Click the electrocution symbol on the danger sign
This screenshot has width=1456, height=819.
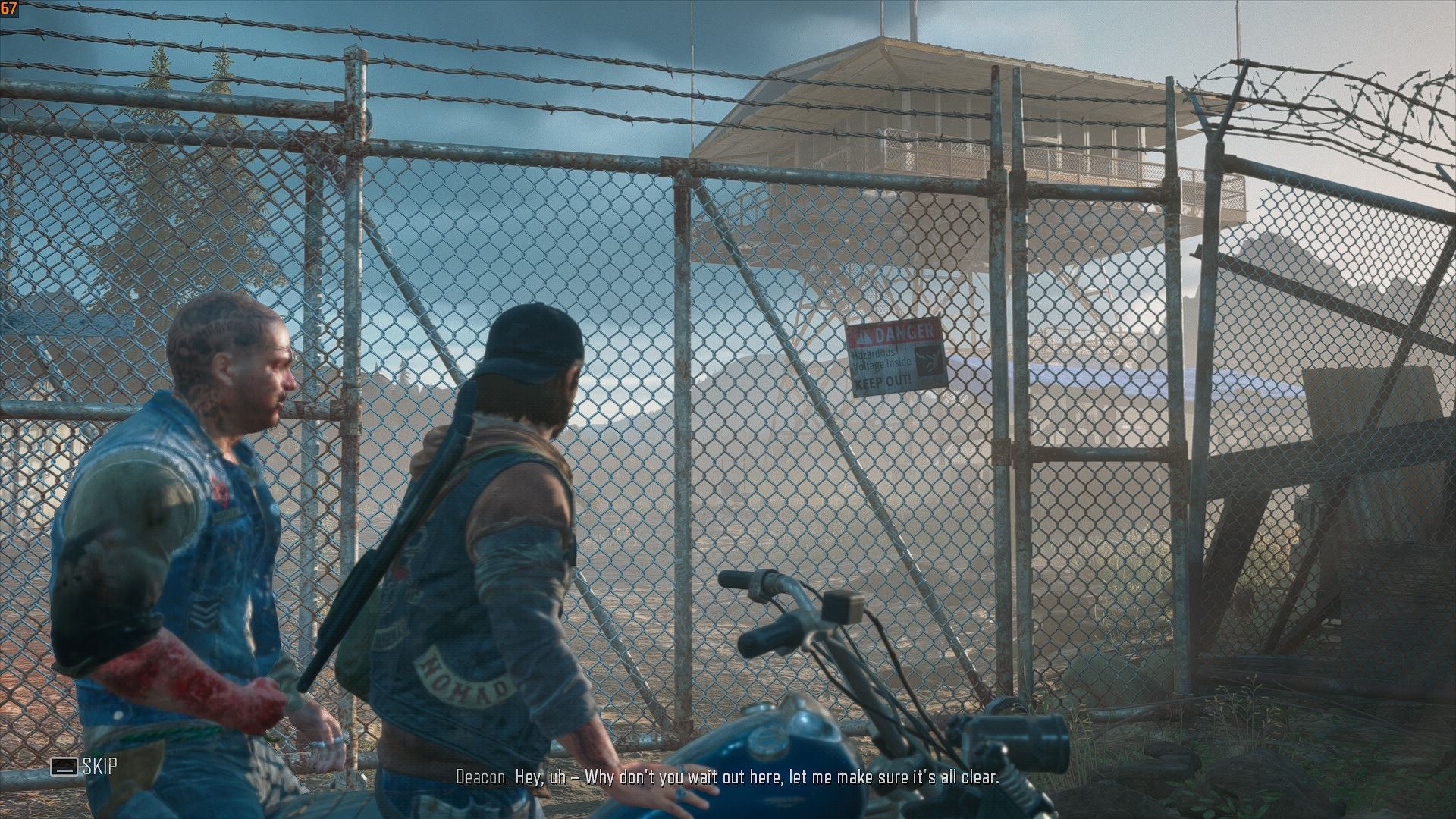click(929, 361)
